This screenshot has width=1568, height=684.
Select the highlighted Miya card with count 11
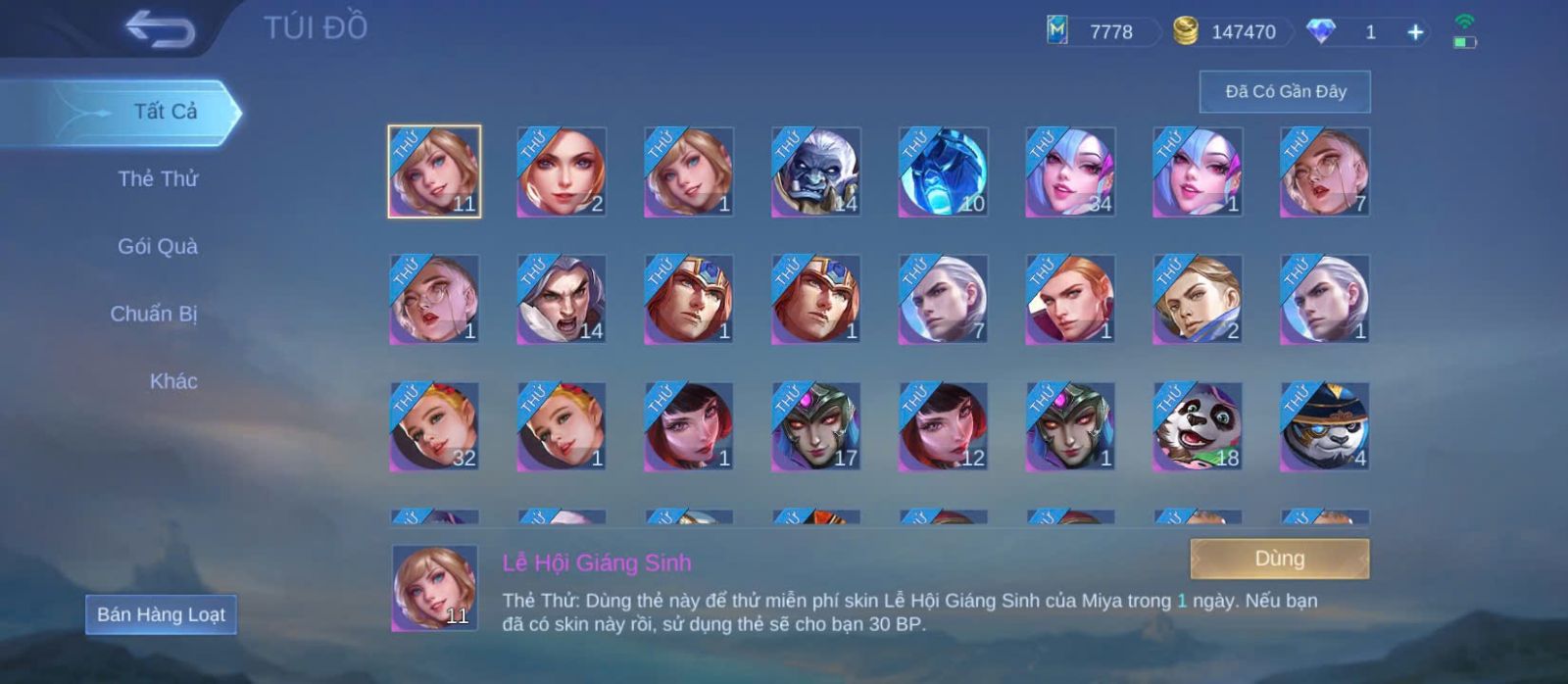pos(434,171)
